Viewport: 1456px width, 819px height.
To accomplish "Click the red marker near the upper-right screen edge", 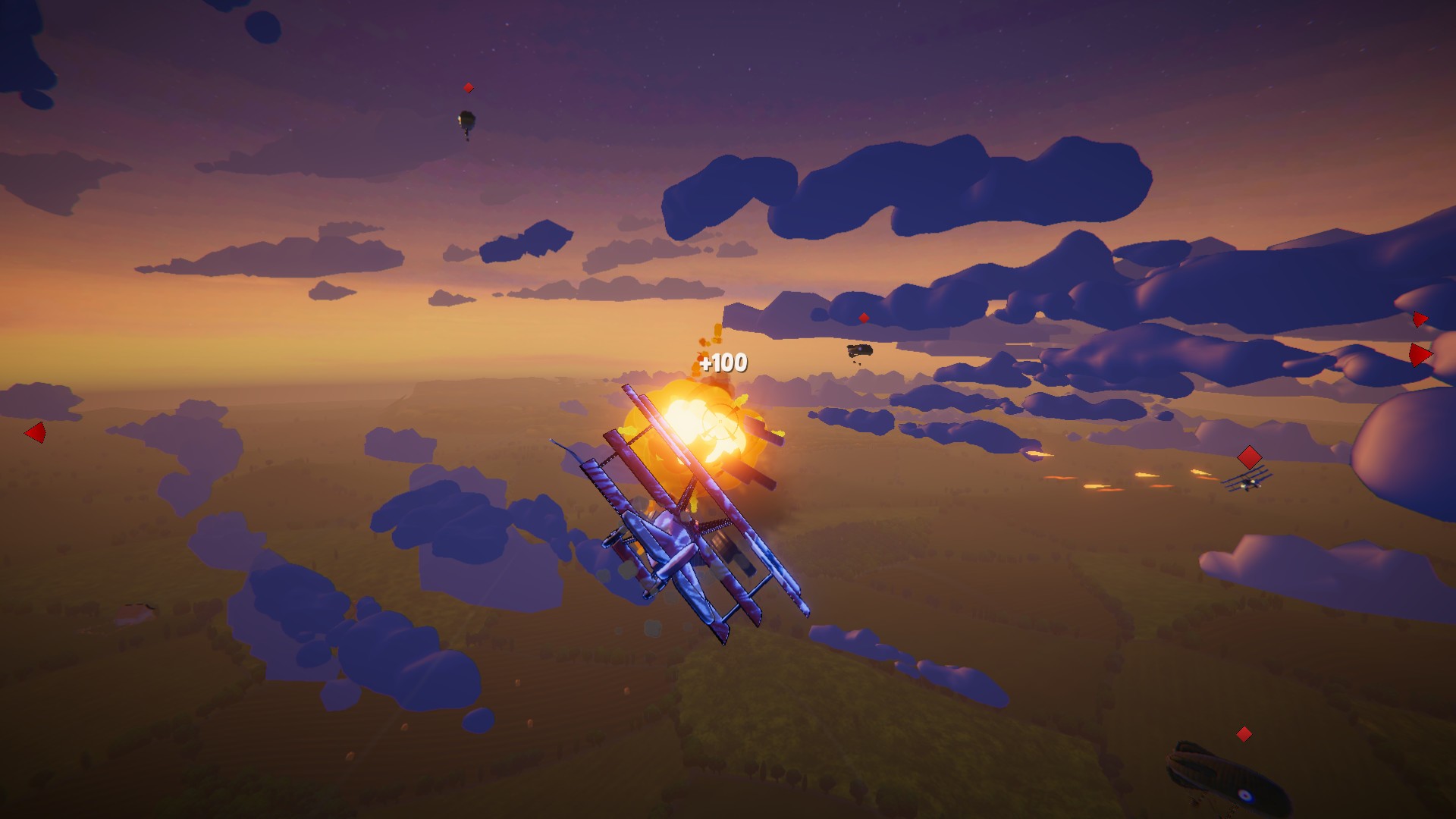I will click(x=1421, y=321).
